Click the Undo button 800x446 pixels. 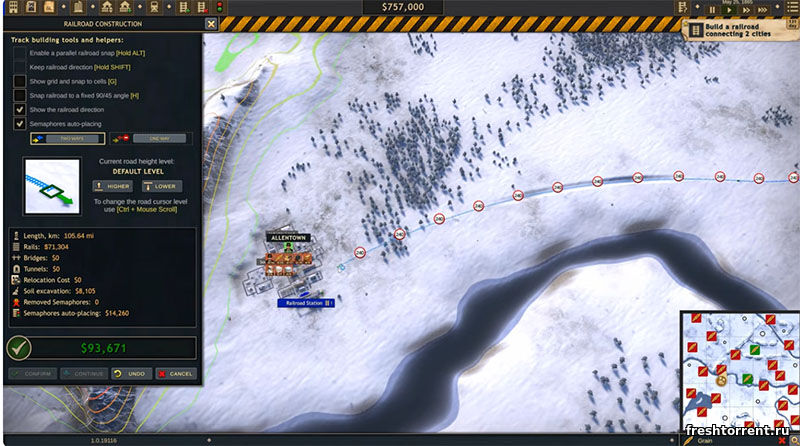point(131,373)
